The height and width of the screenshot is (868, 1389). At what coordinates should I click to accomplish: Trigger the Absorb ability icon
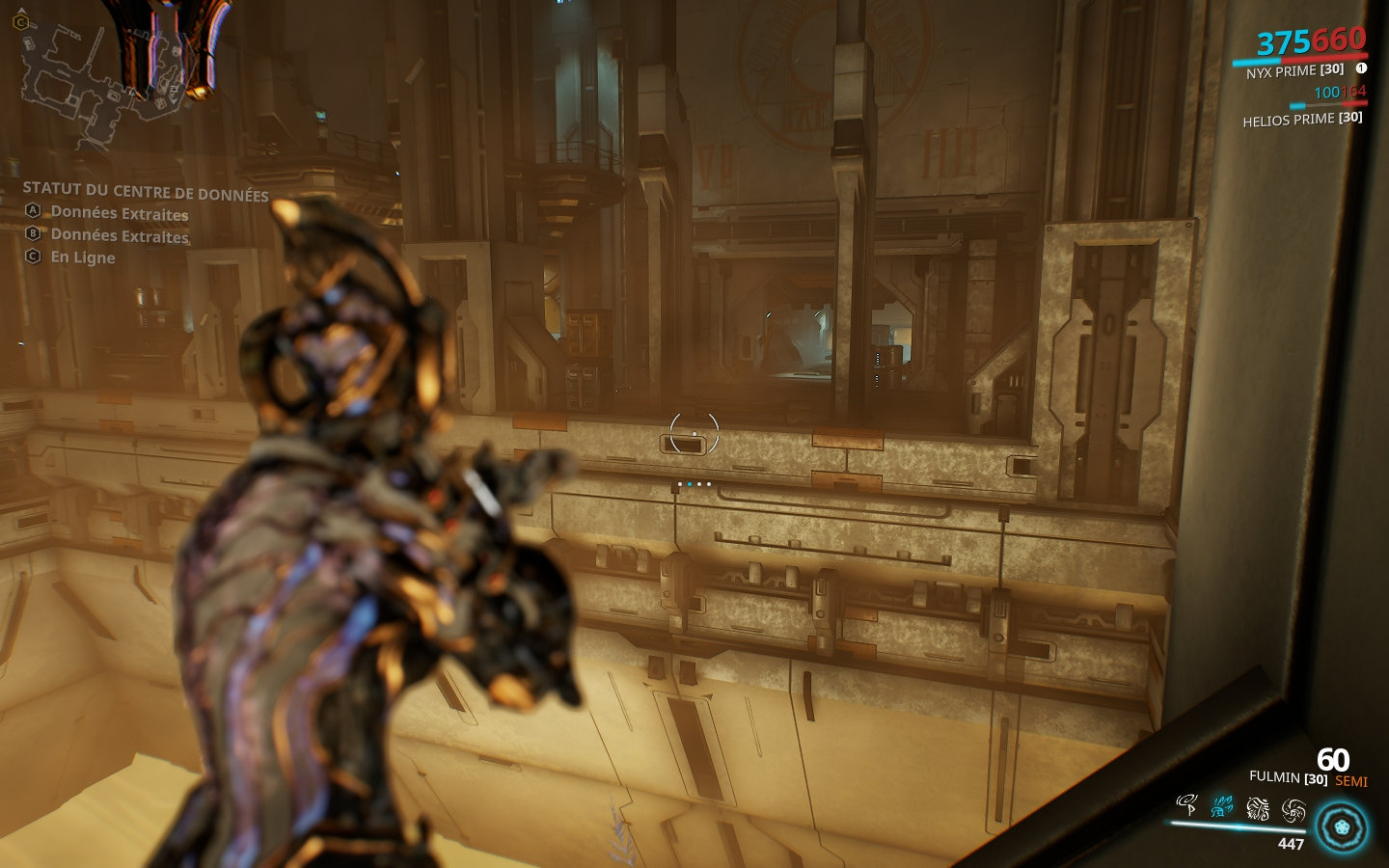(1293, 810)
